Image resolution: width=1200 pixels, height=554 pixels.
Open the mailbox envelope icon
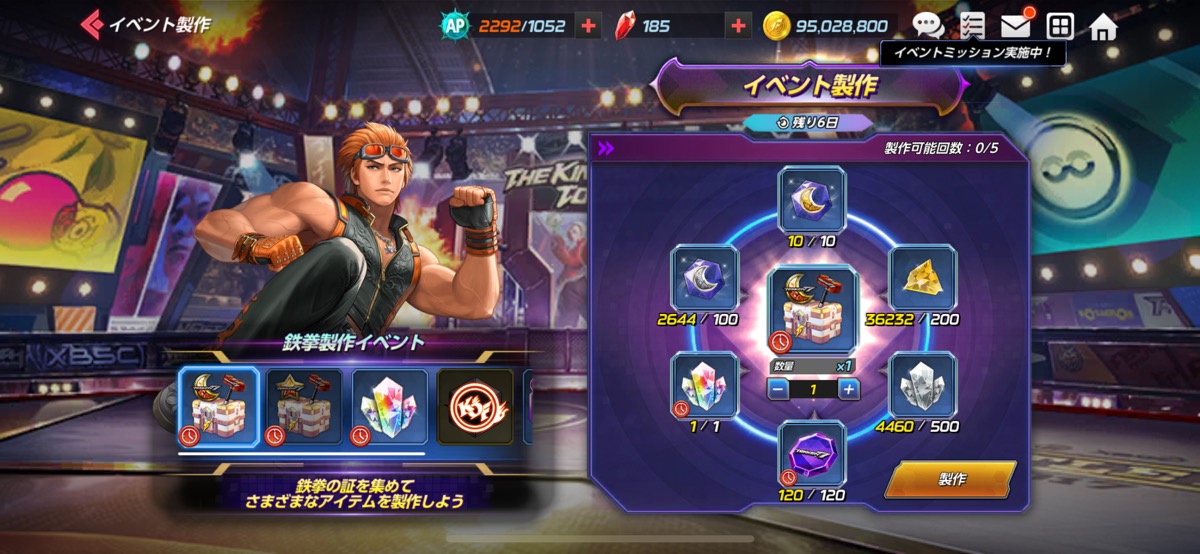point(1016,26)
